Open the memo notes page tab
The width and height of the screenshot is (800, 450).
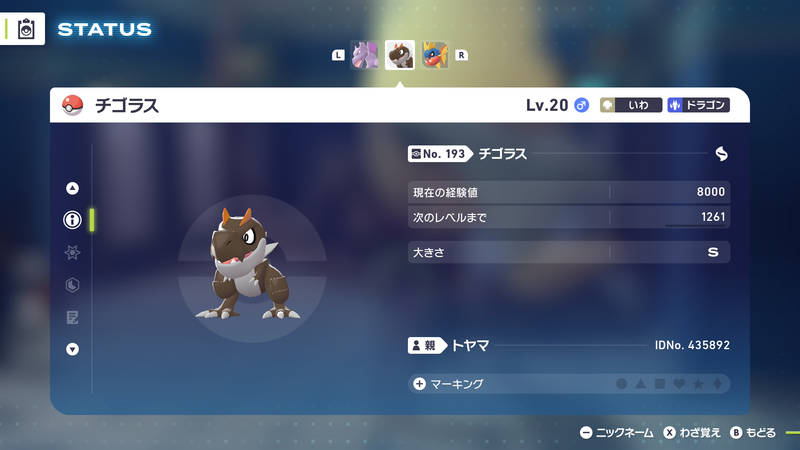click(72, 317)
